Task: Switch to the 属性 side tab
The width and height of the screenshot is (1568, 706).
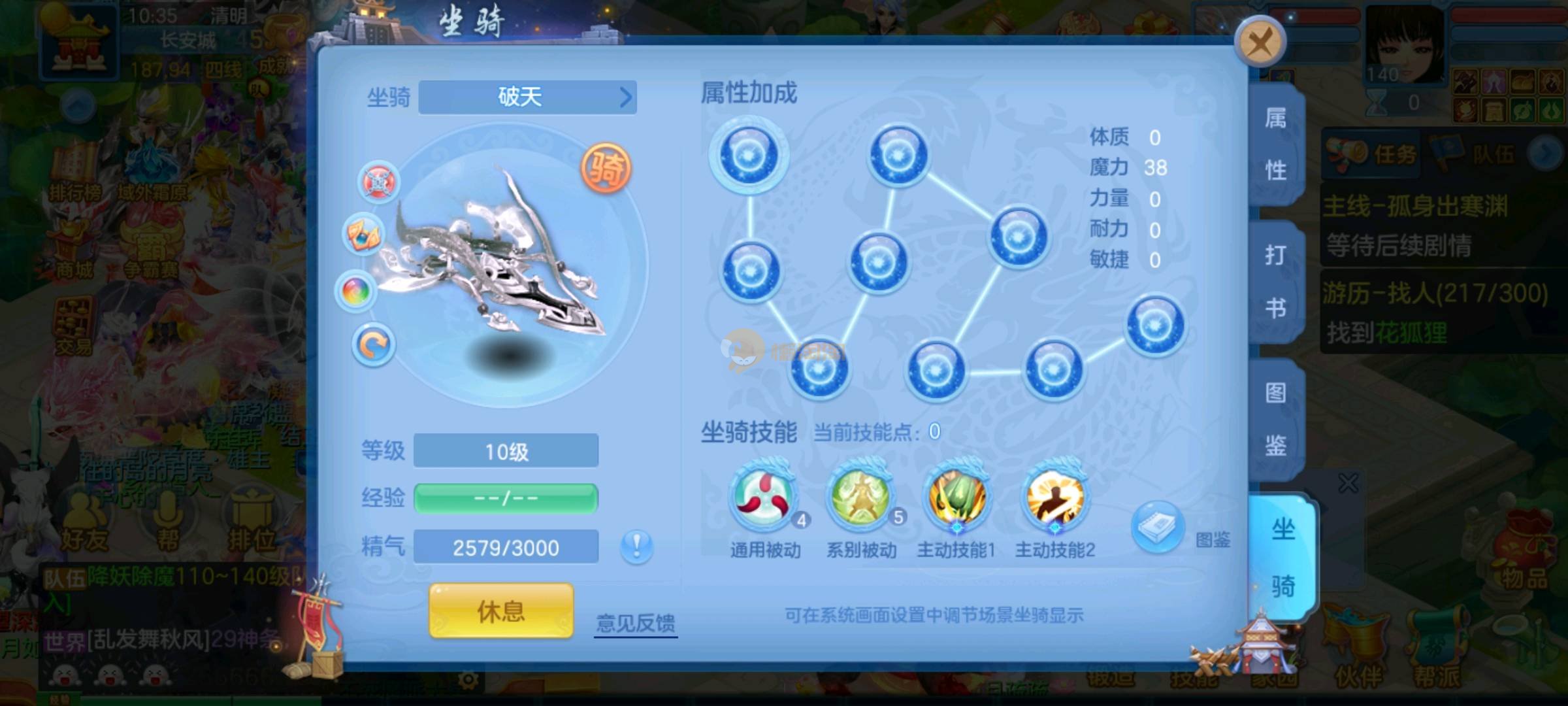Action: pyautogui.click(x=1275, y=145)
